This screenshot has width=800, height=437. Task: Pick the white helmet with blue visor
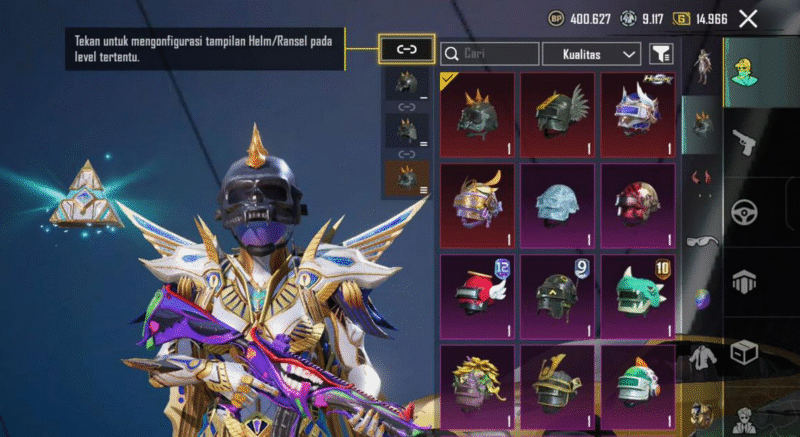tap(640, 115)
